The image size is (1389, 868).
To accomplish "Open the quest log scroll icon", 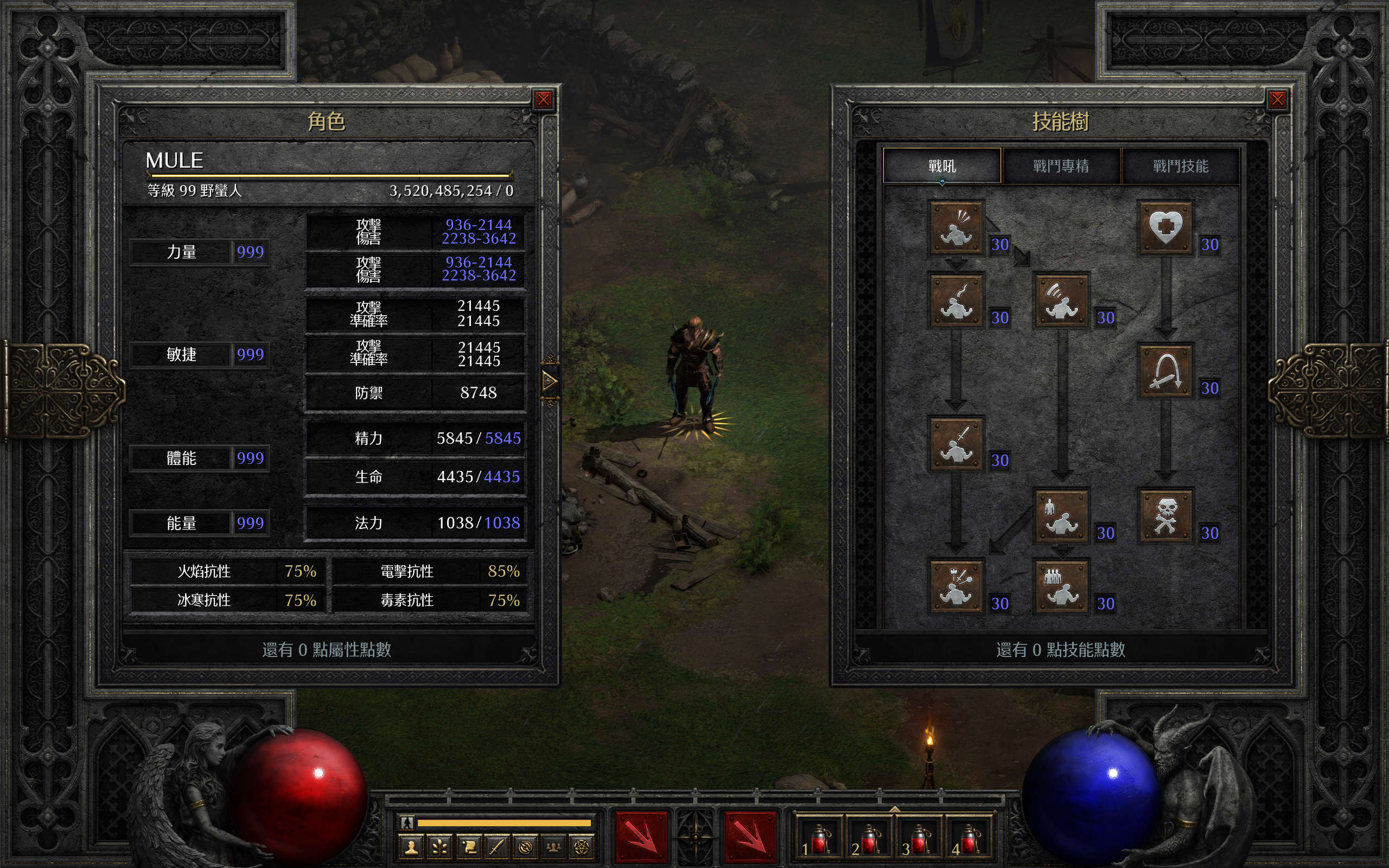I will tap(468, 847).
